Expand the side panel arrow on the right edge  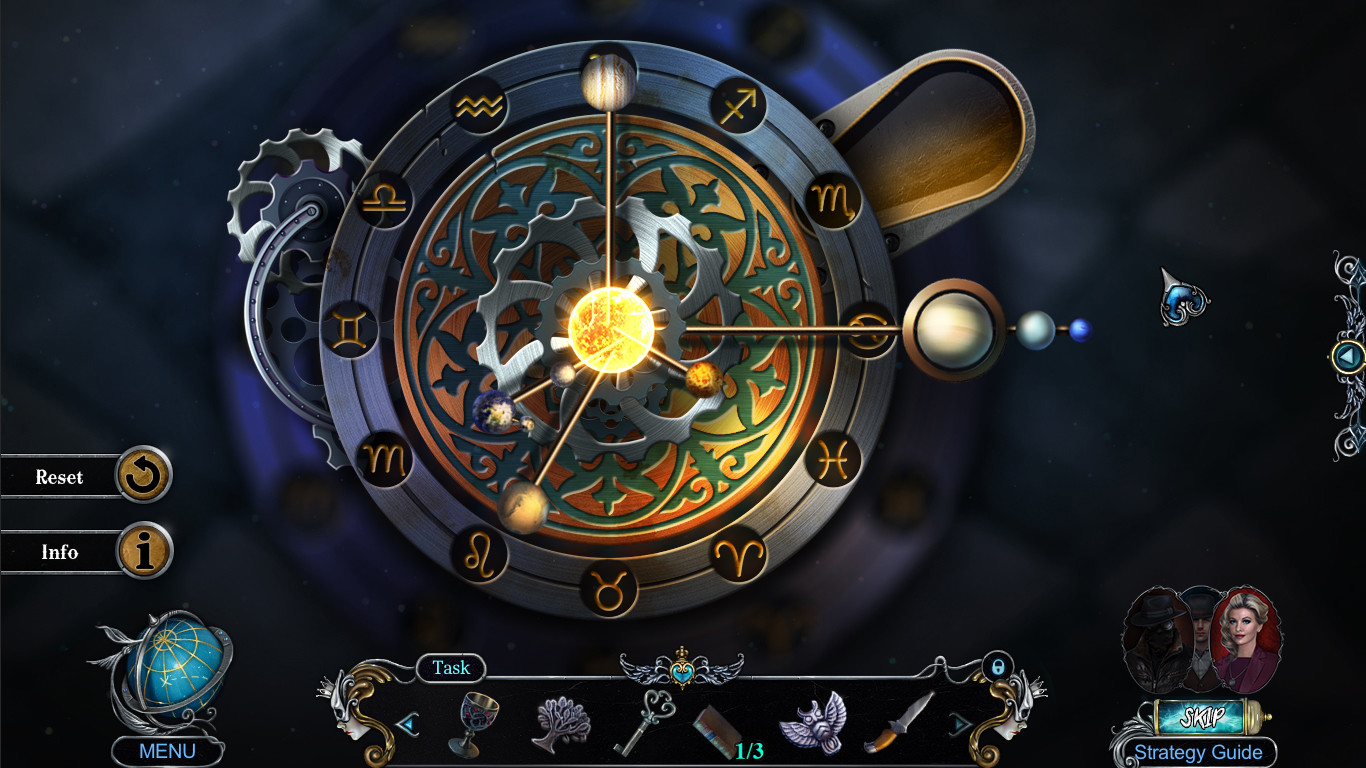(x=1349, y=356)
